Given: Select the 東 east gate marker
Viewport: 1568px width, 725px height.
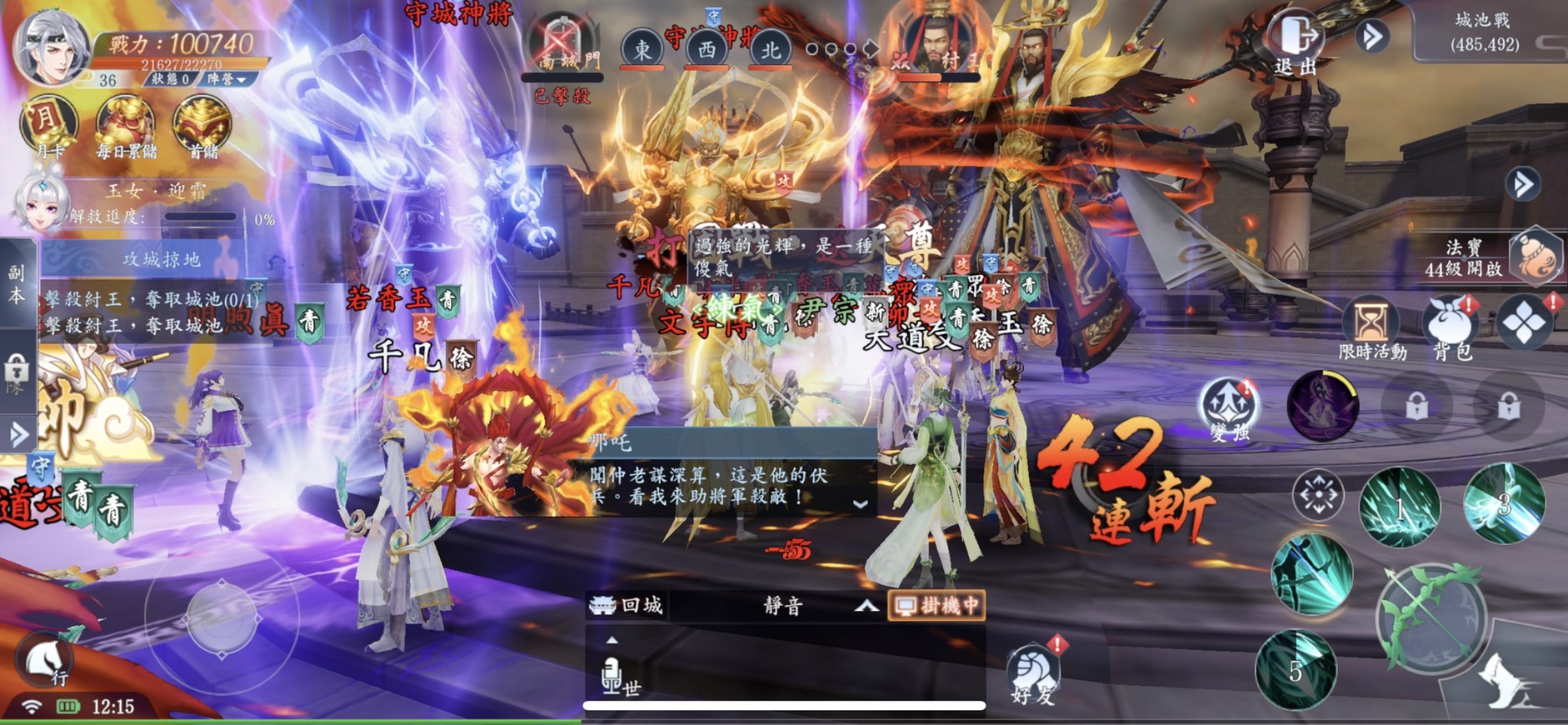Looking at the screenshot, I should point(642,50).
